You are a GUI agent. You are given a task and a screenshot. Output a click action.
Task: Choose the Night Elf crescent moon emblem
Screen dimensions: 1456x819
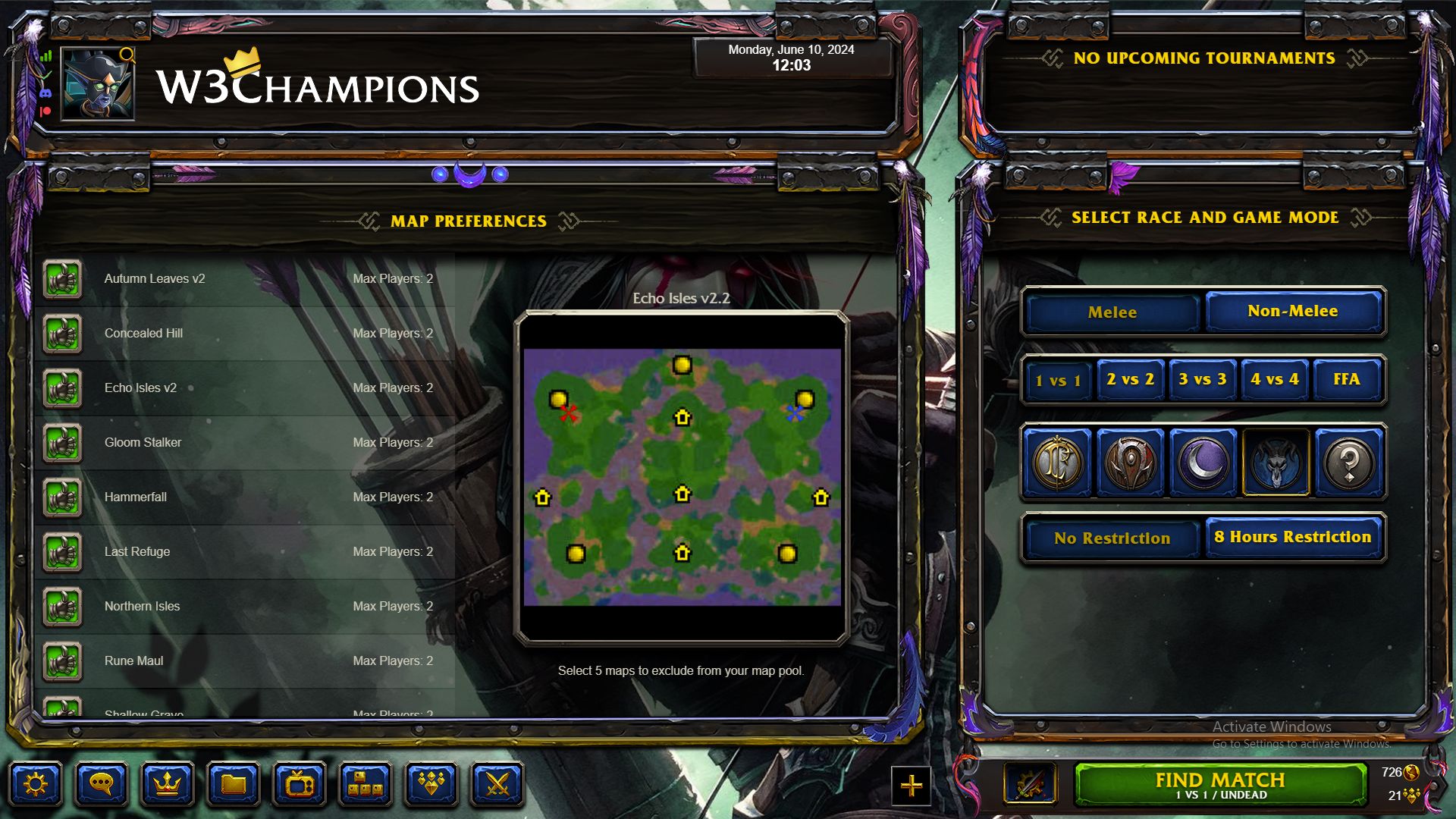pos(1203,462)
